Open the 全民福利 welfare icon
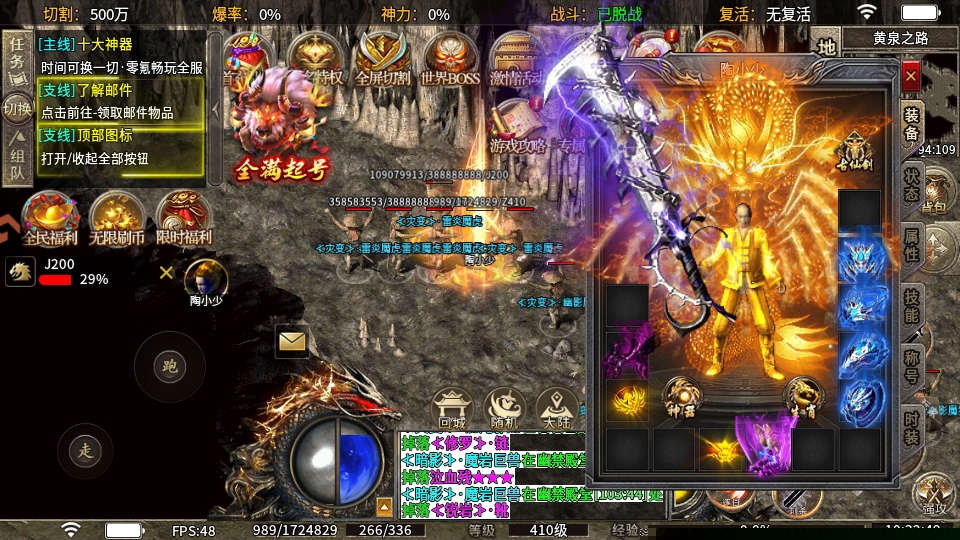 (50, 218)
